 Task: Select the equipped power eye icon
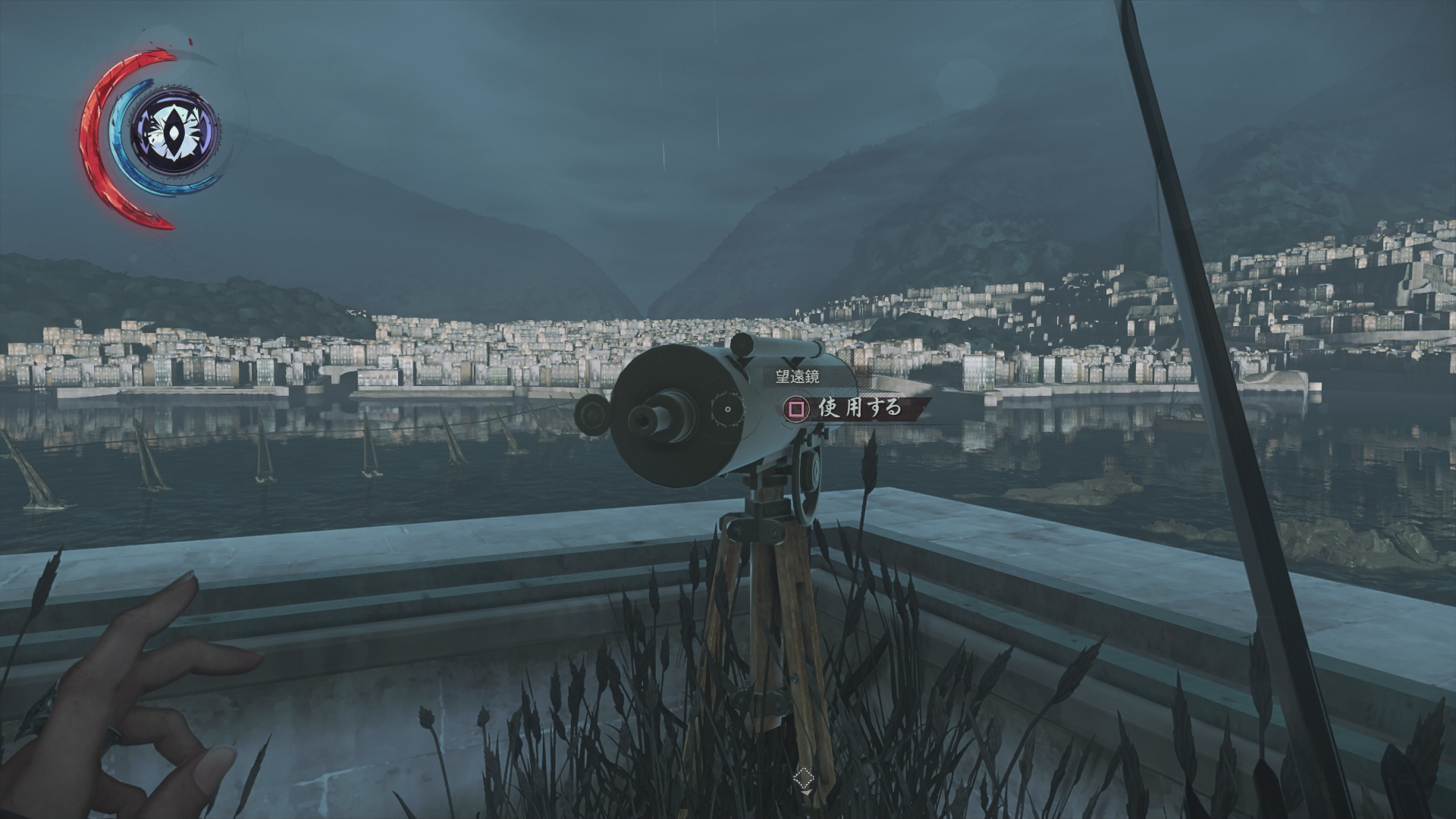click(x=175, y=135)
